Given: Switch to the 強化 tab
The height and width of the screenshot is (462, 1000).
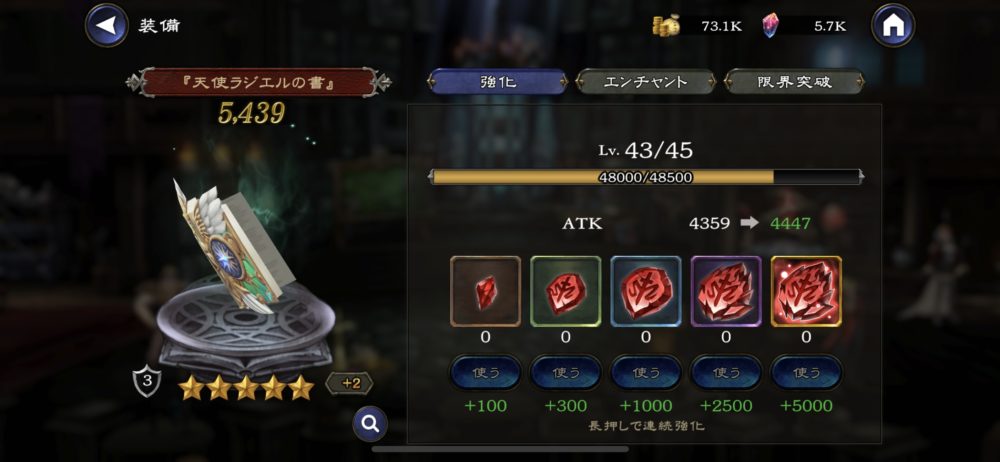Looking at the screenshot, I should (x=498, y=82).
